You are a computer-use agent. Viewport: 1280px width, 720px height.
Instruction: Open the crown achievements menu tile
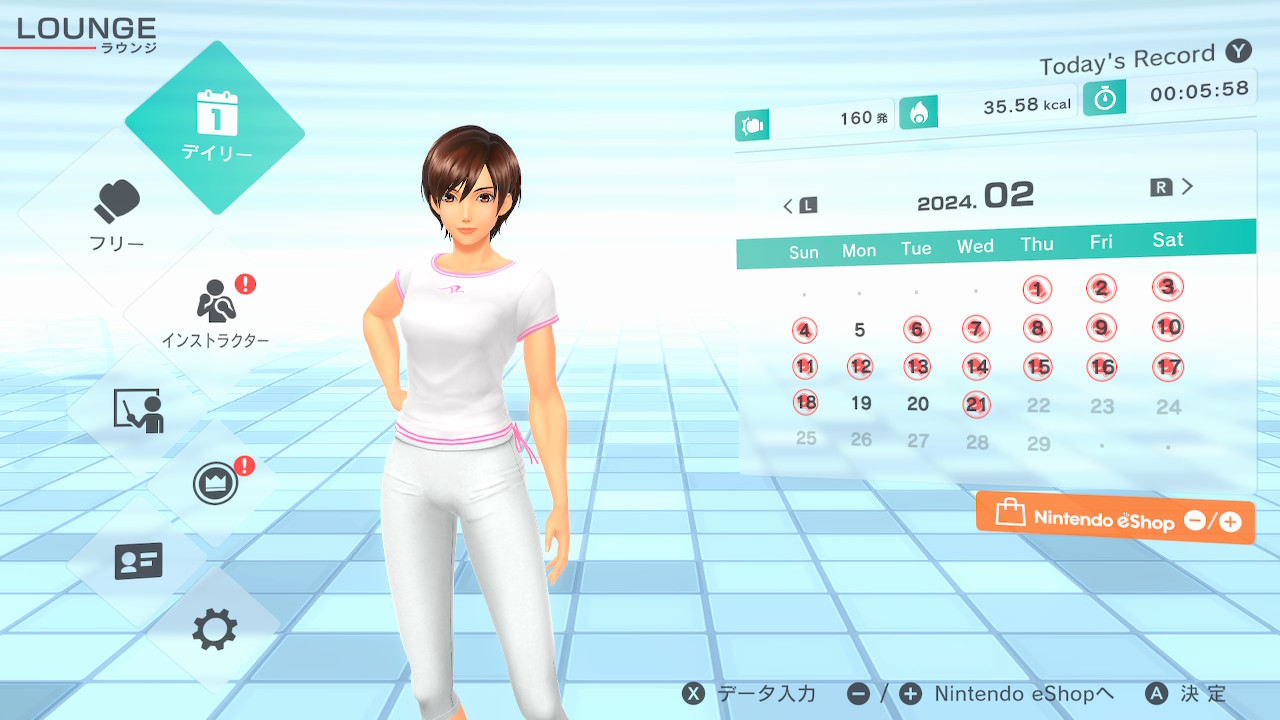tap(215, 485)
